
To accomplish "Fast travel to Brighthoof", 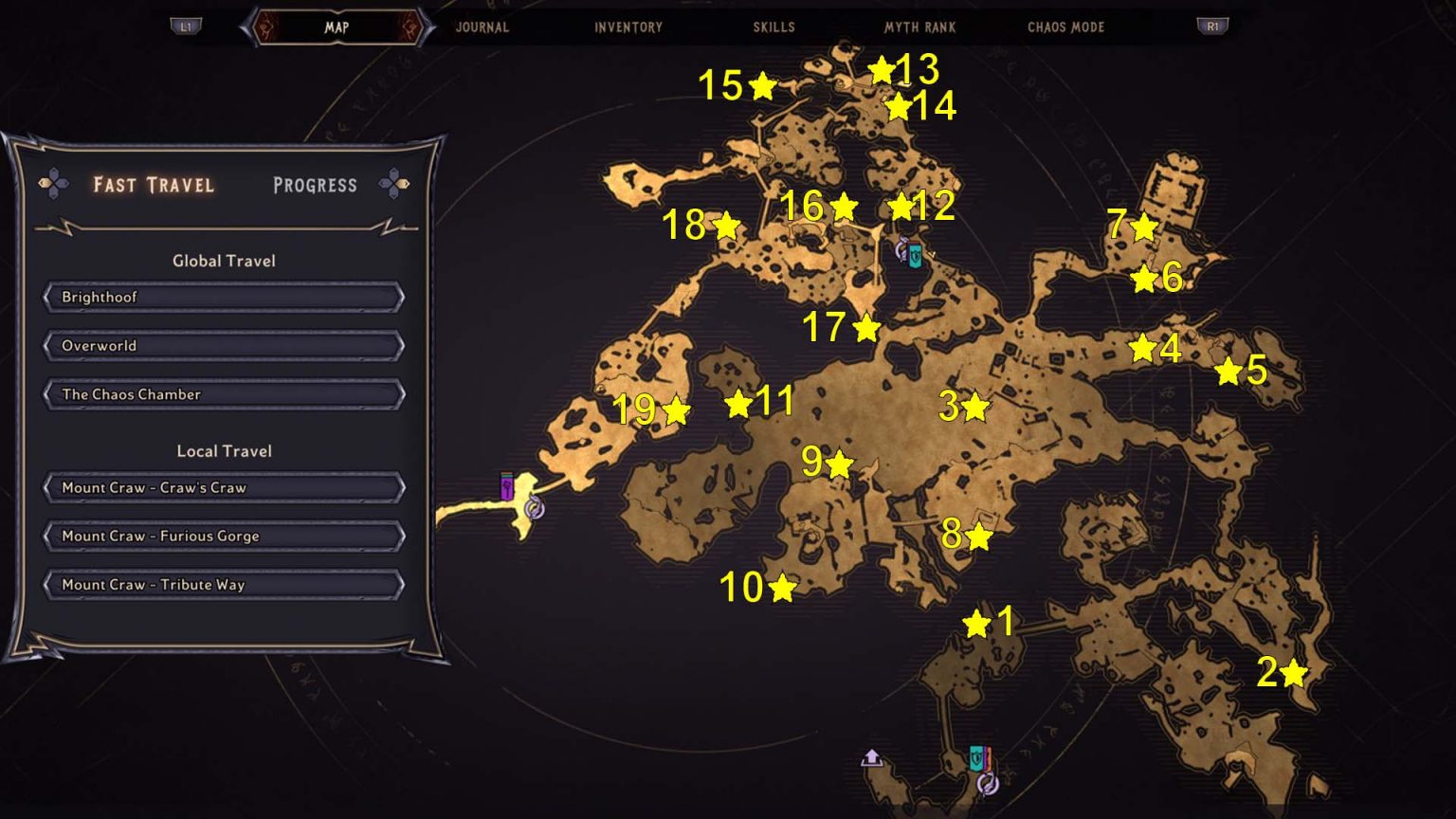I will click(222, 297).
